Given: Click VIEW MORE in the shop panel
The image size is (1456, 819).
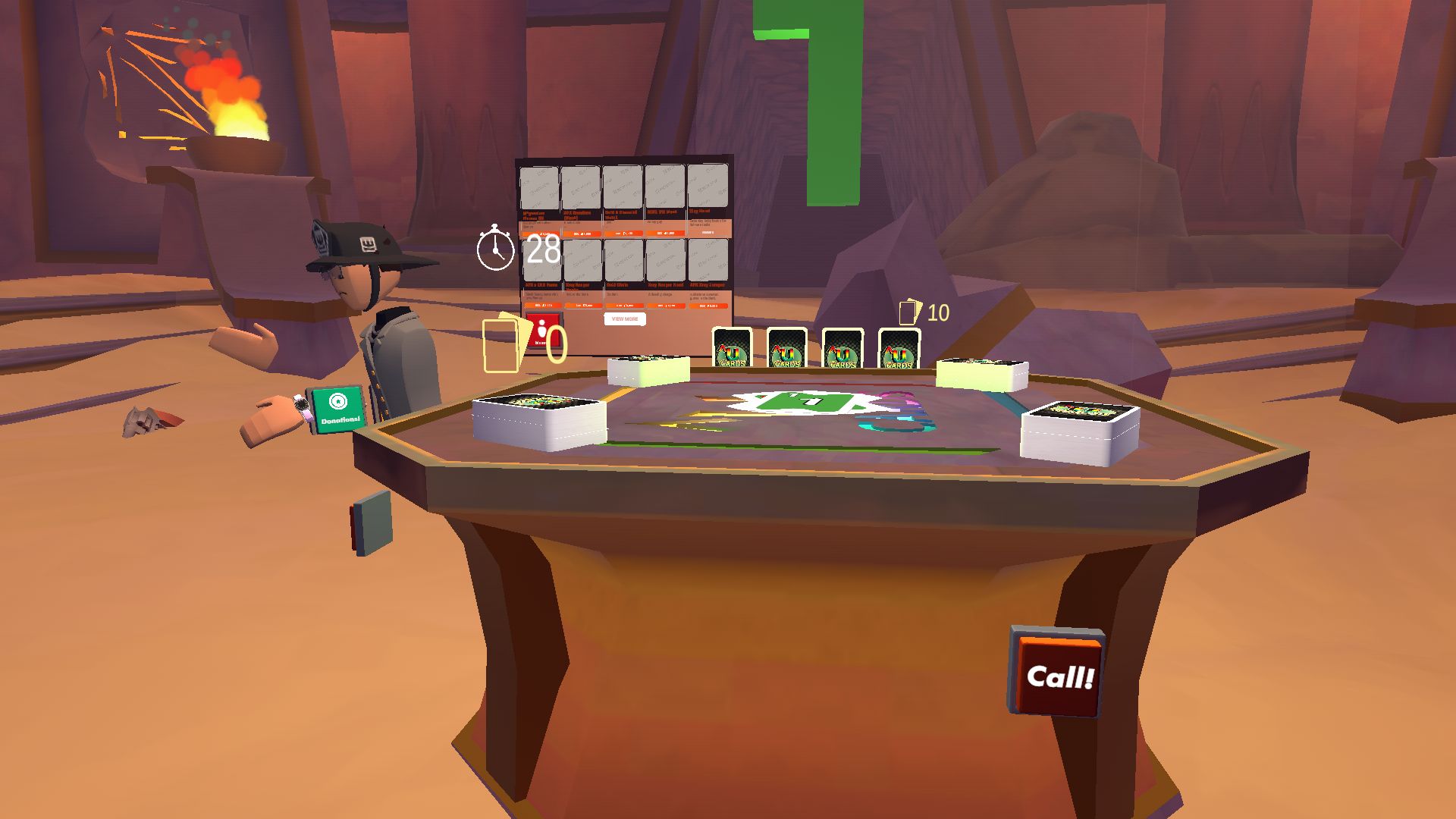Looking at the screenshot, I should pyautogui.click(x=624, y=319).
